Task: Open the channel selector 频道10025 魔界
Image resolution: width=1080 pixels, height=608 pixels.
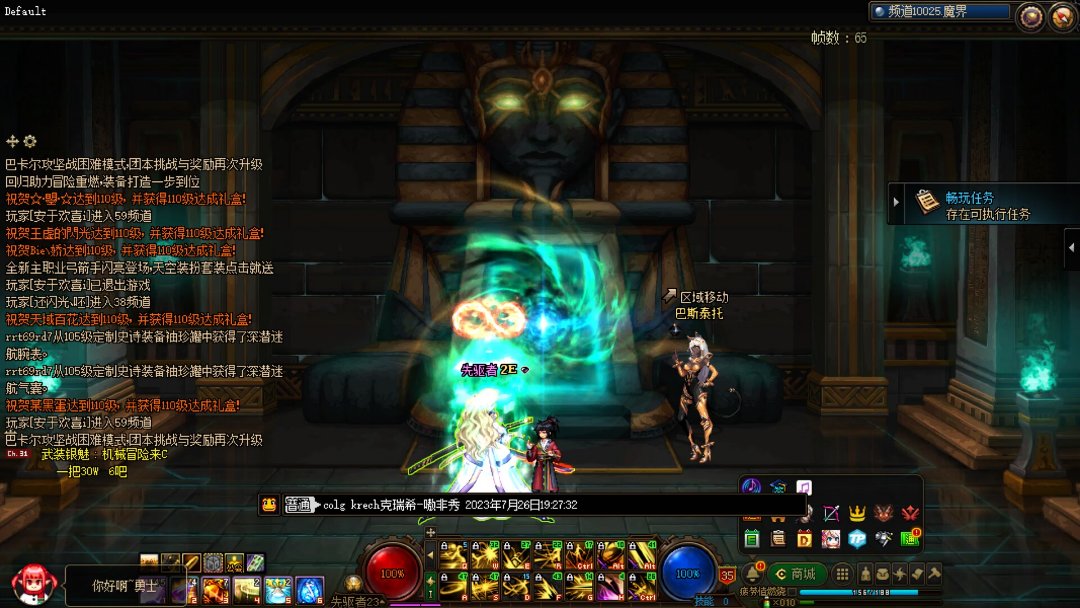Action: point(938,12)
